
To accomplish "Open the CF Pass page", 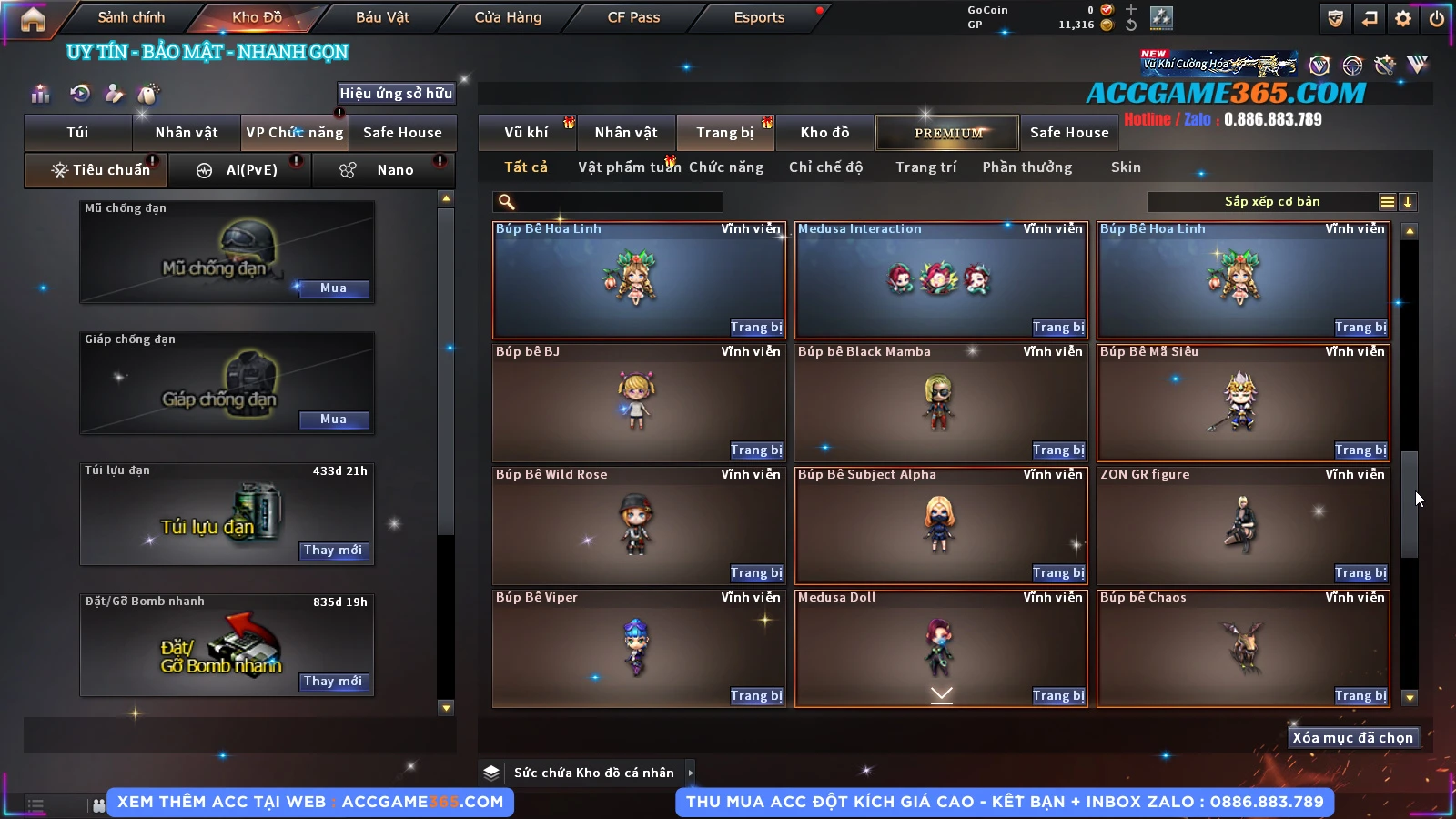I will (x=633, y=17).
